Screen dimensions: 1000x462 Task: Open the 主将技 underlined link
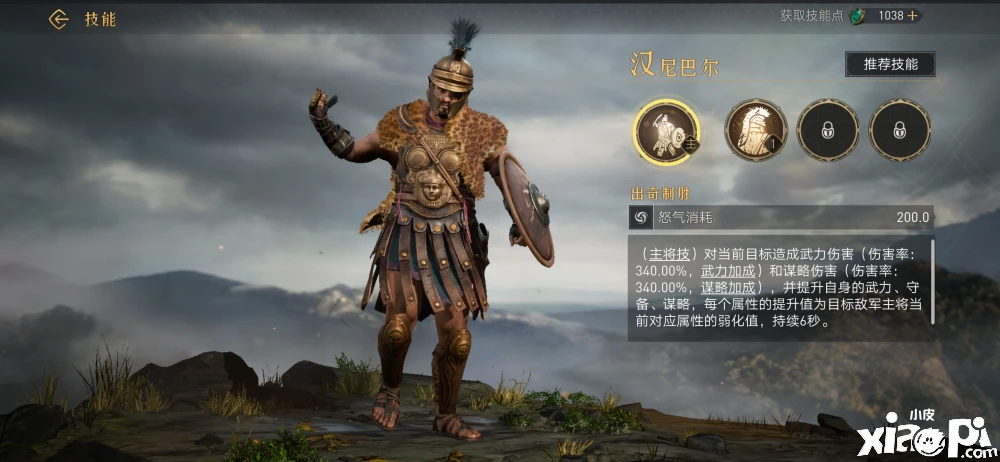pyautogui.click(x=664, y=253)
